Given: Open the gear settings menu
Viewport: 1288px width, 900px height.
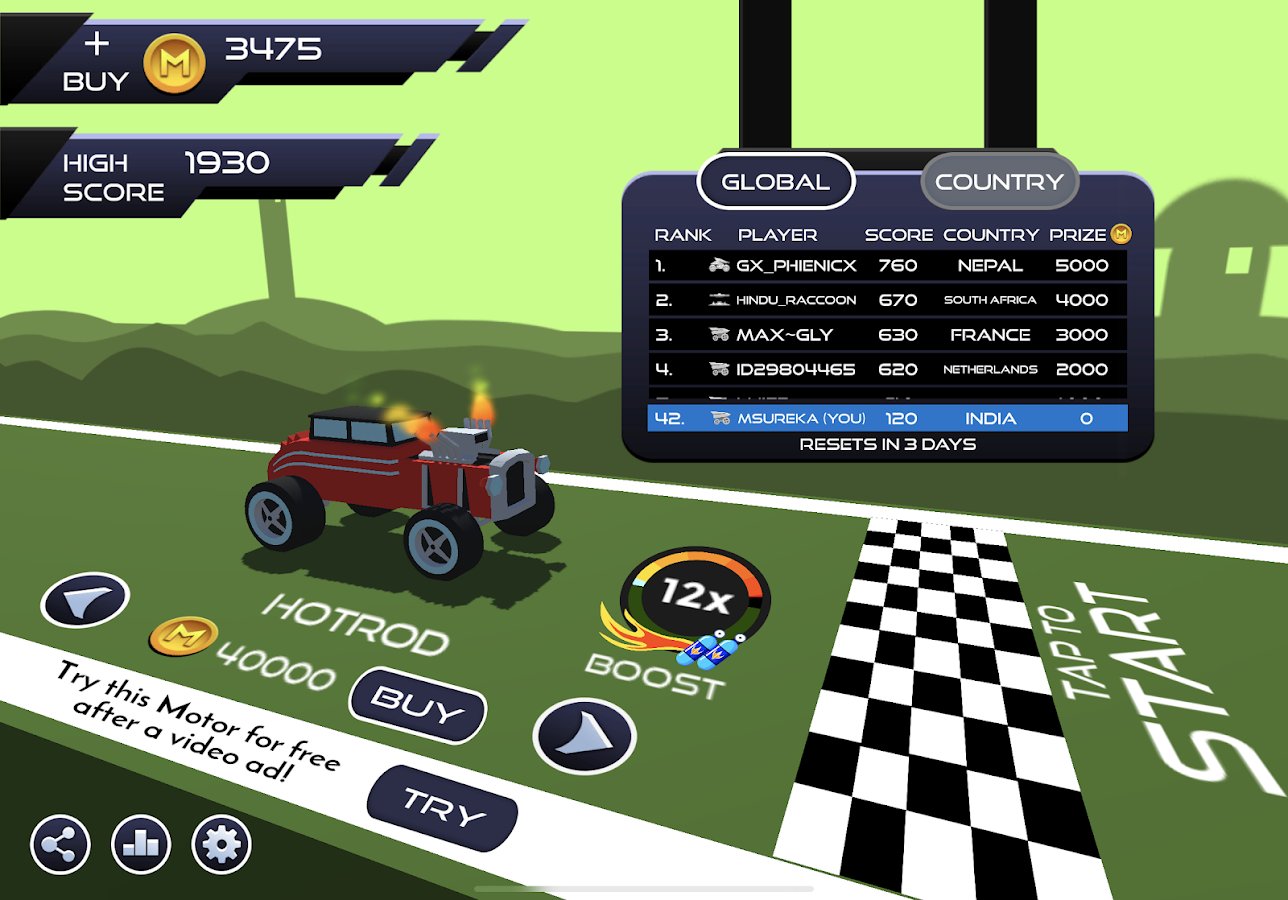Looking at the screenshot, I should click(221, 845).
